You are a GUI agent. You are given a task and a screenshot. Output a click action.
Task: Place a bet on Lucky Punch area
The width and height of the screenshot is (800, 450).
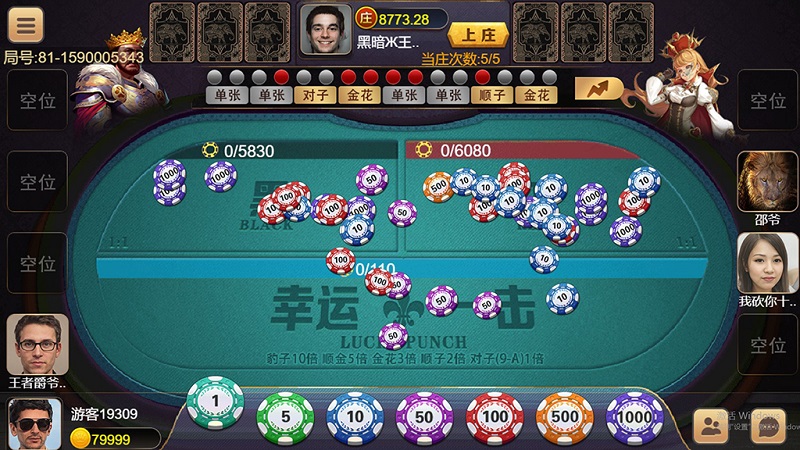pos(400,320)
